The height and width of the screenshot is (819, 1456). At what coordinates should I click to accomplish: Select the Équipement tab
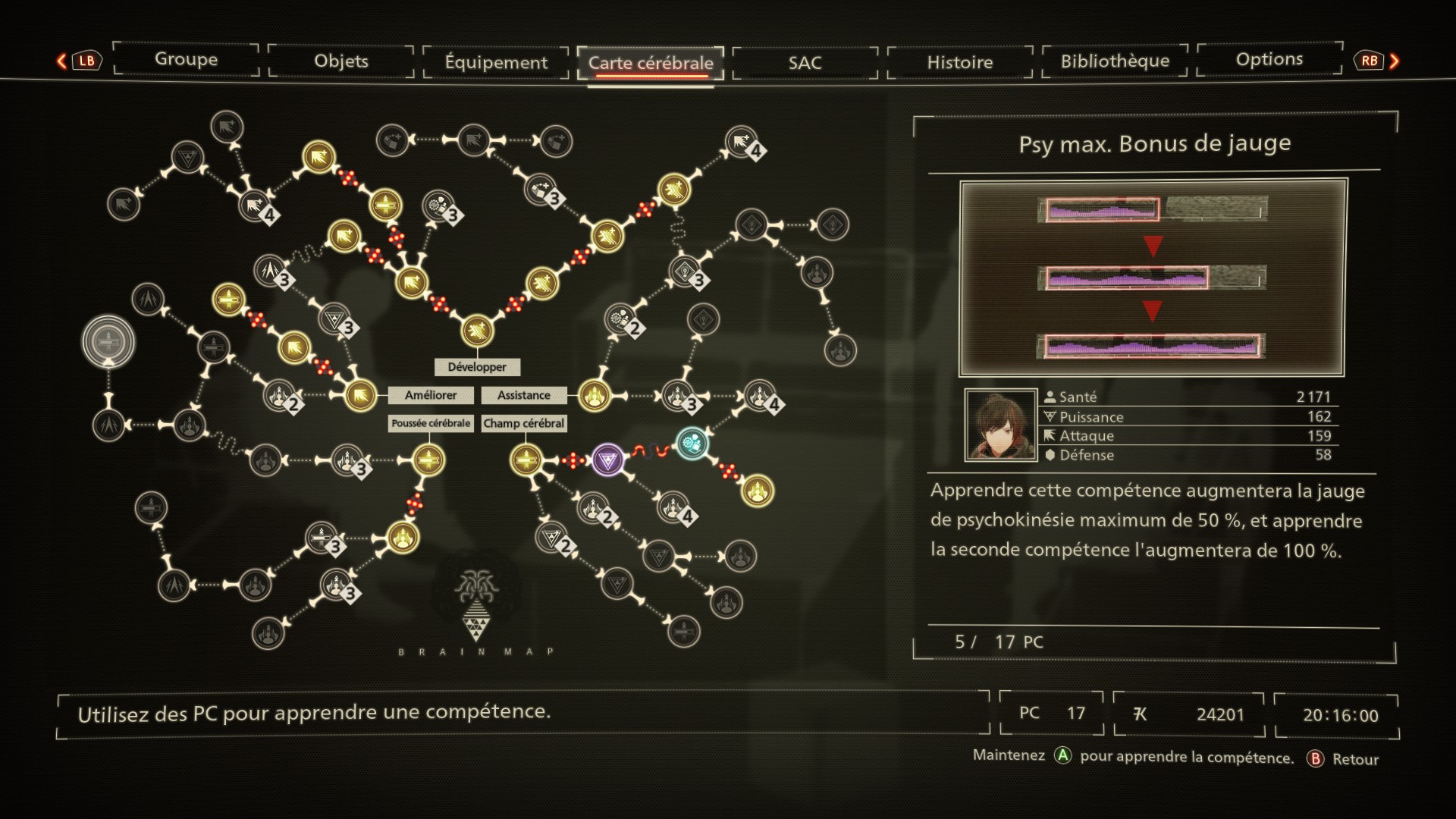[496, 62]
